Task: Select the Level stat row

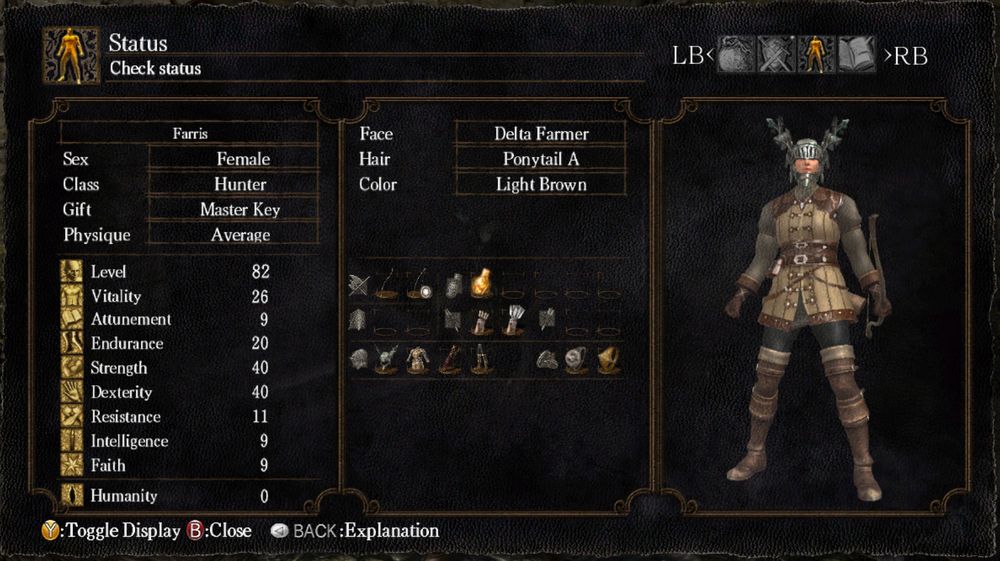Action: (165, 271)
